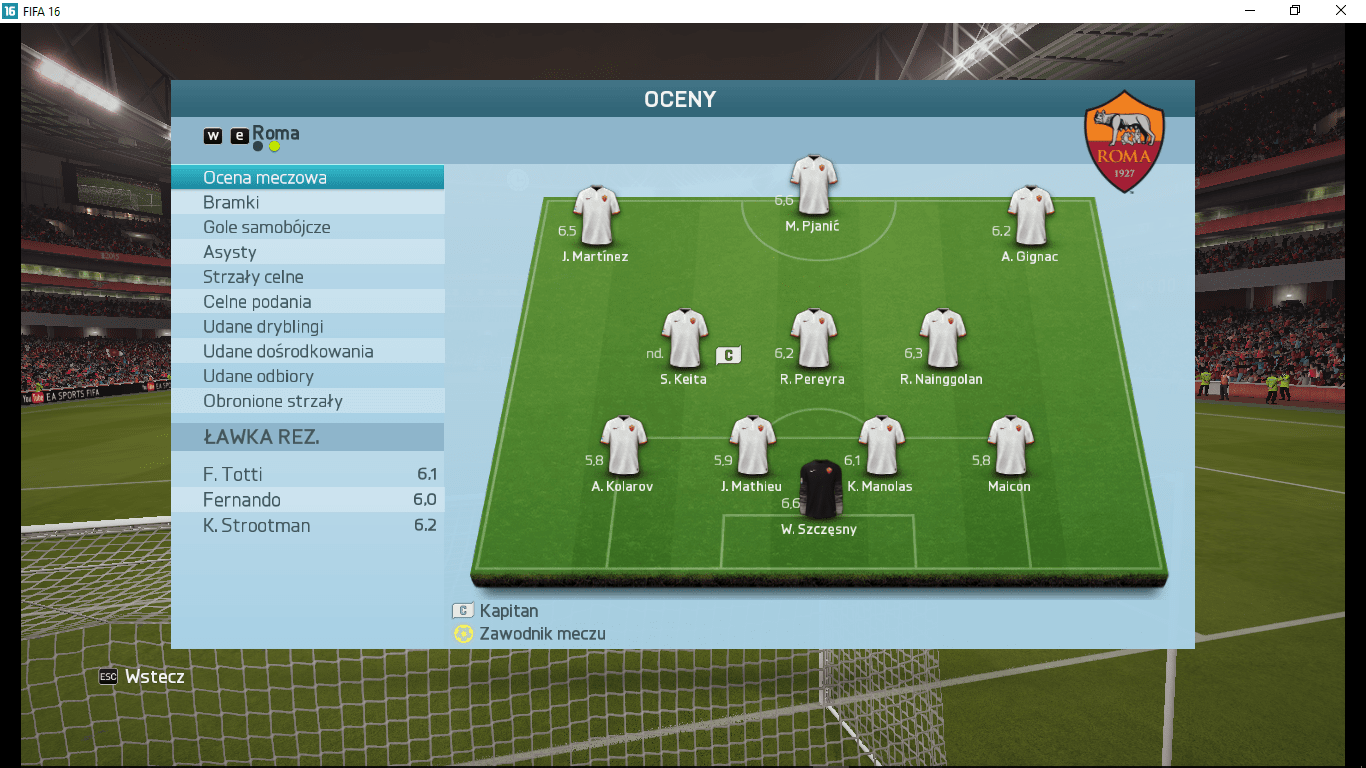Show Udane dryblingi stats
The image size is (1366, 768).
pyautogui.click(x=307, y=327)
